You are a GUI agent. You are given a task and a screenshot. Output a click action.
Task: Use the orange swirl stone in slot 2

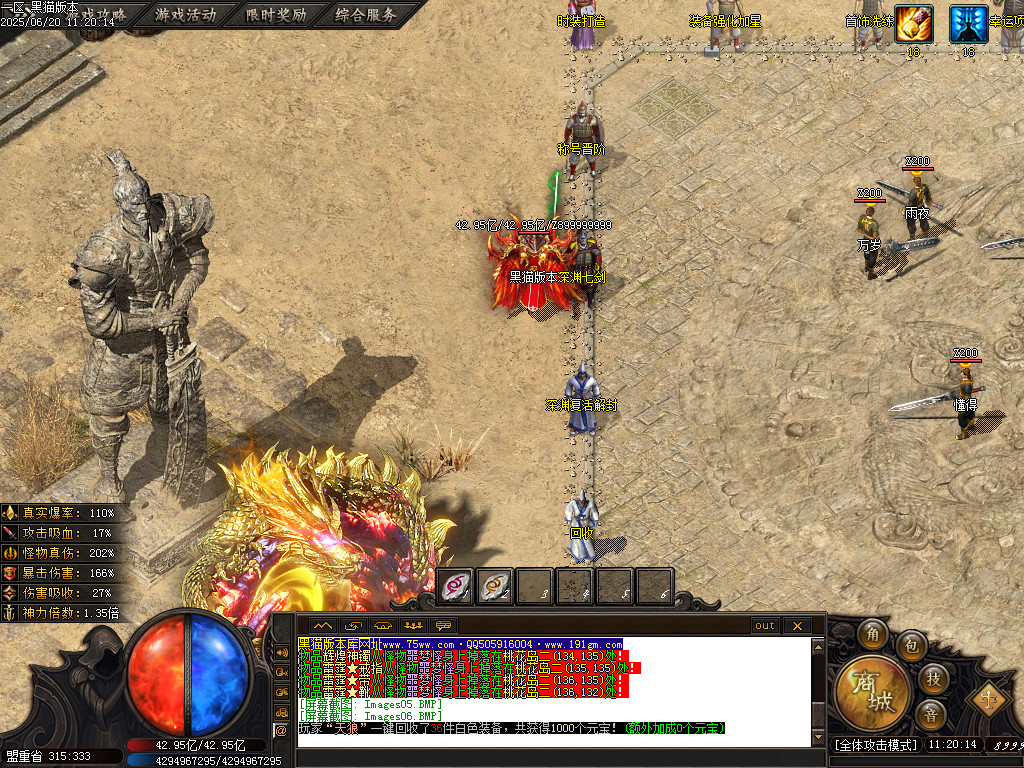496,586
